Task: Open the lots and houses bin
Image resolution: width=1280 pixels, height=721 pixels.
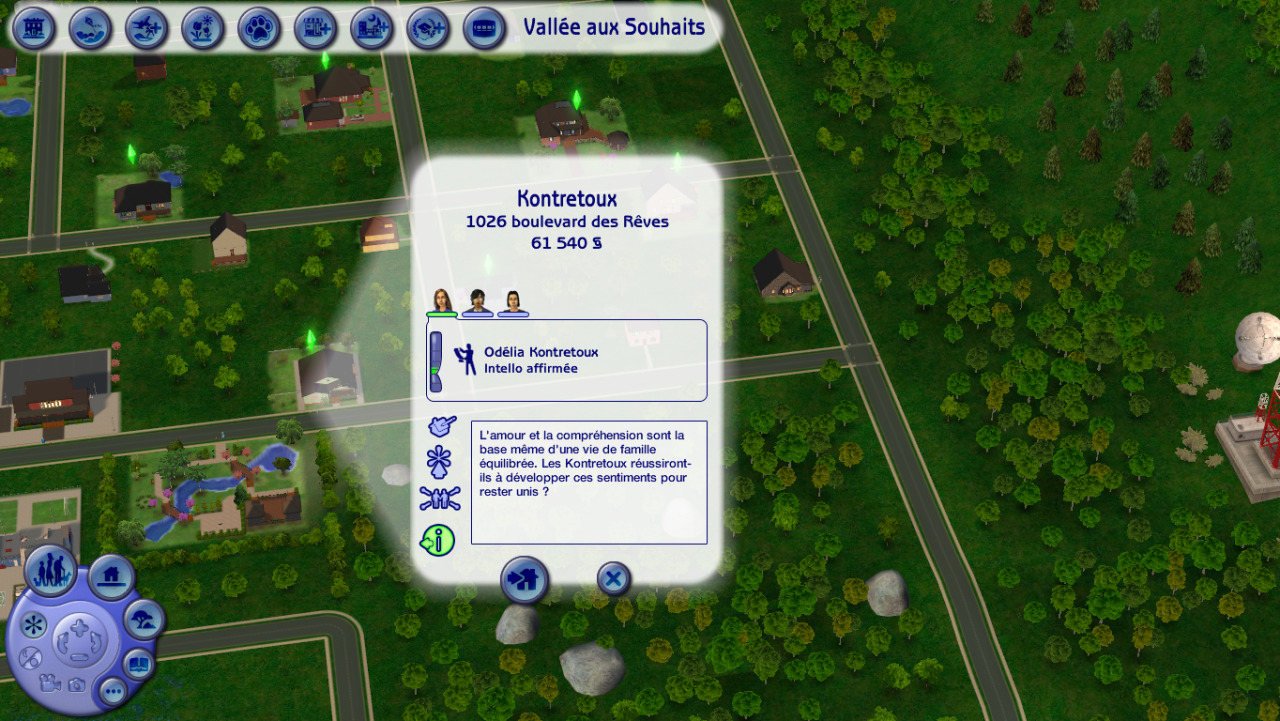Action: click(x=111, y=576)
